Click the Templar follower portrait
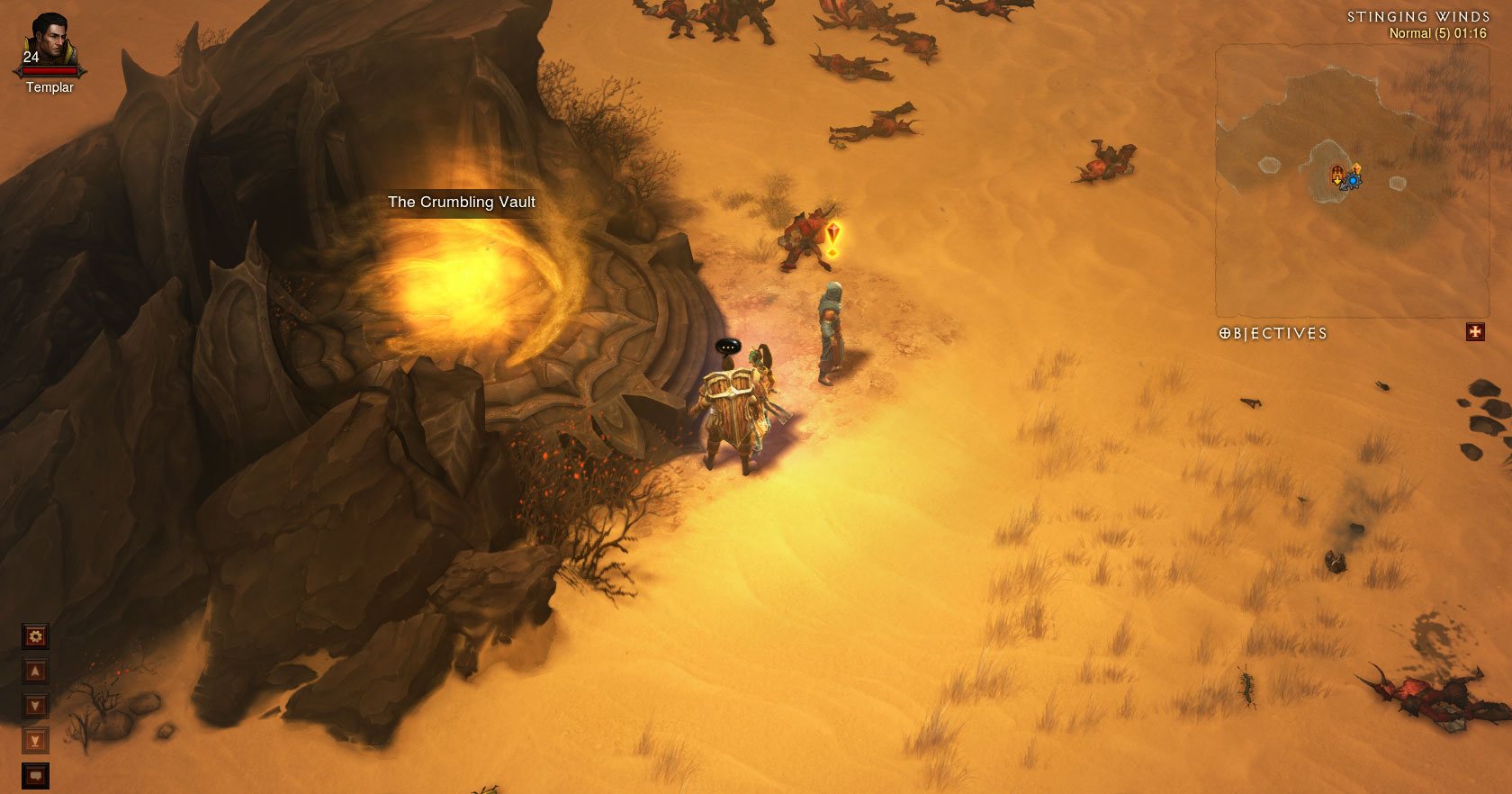Image resolution: width=1512 pixels, height=794 pixels. point(49,41)
